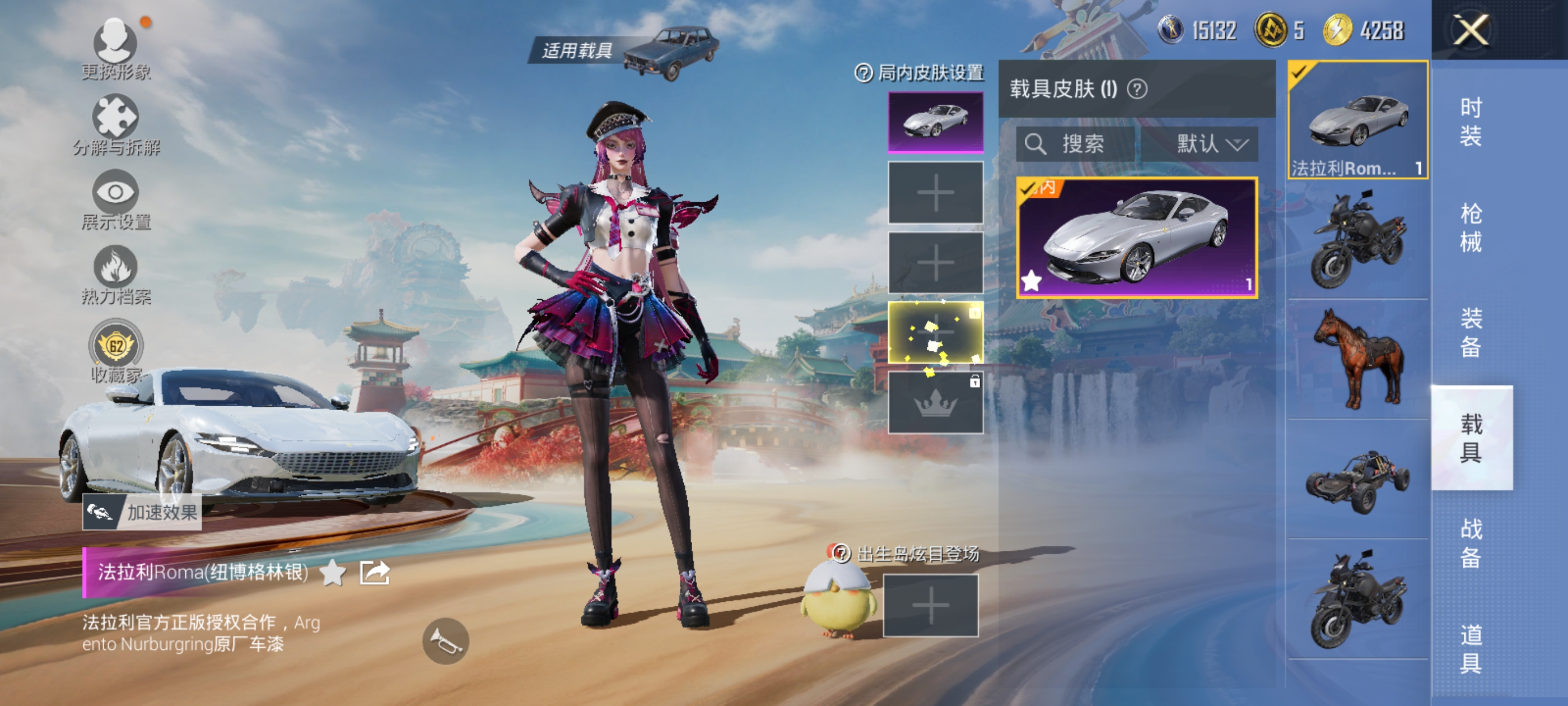The height and width of the screenshot is (706, 1568).
Task: Switch to the 装备 equipment tab
Action: pyautogui.click(x=1471, y=333)
